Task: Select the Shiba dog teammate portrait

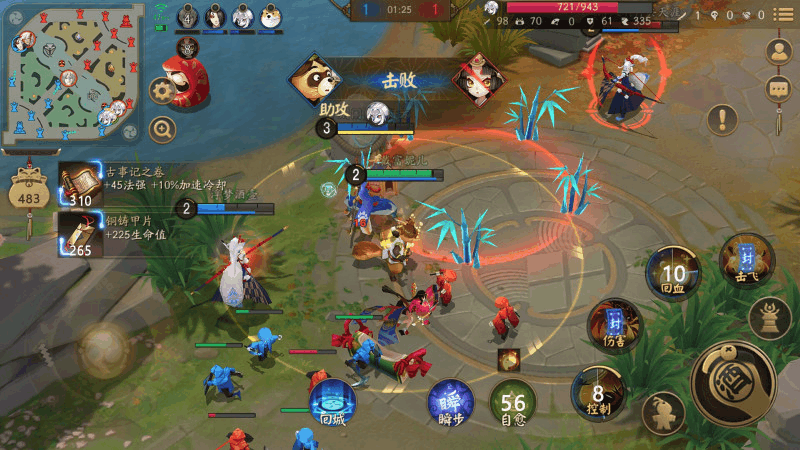Action: (271, 17)
